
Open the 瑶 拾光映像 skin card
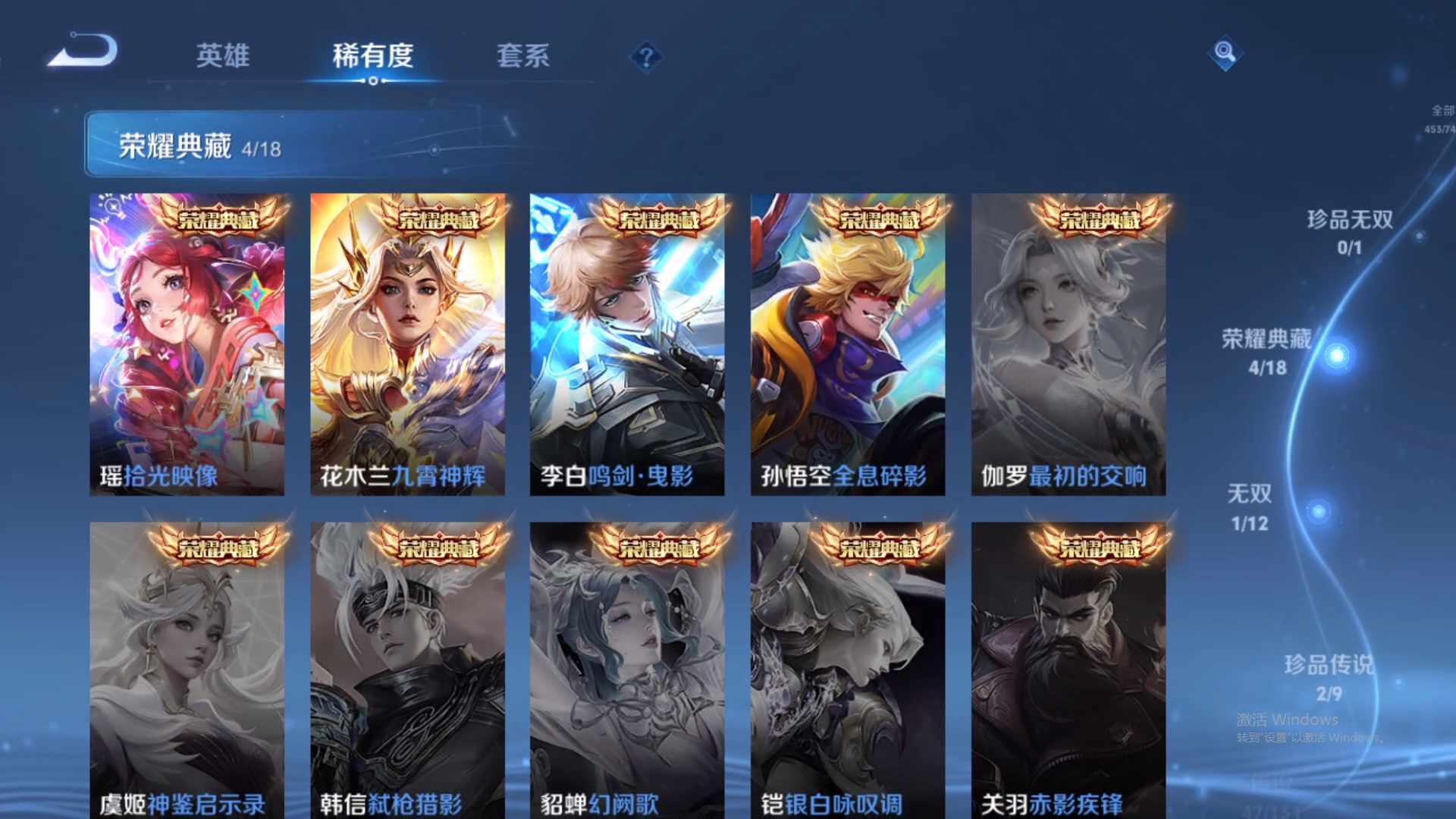pos(189,341)
